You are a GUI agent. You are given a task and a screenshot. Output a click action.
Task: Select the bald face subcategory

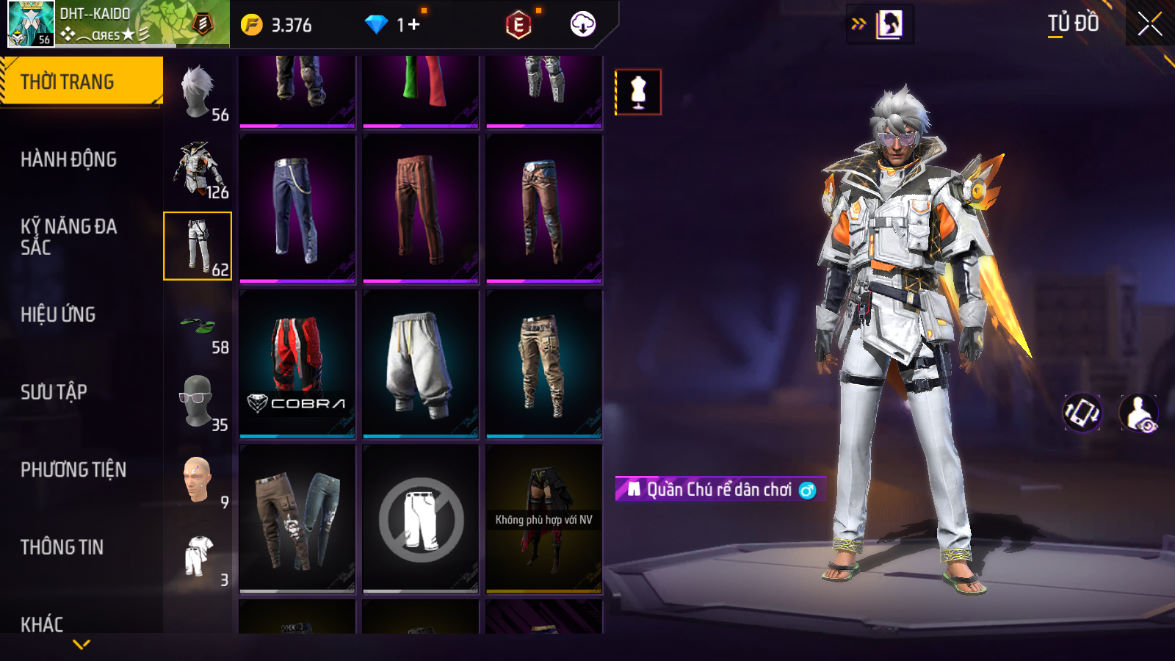pos(197,479)
